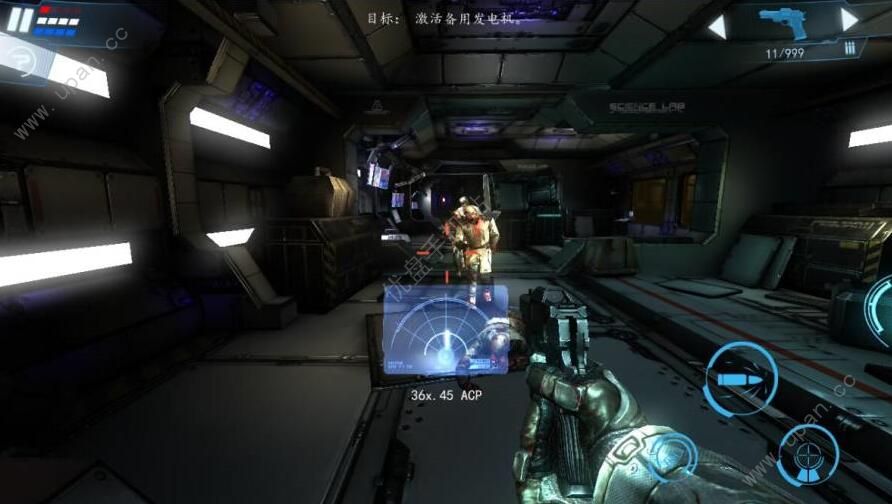Aim down sights with the crosshair button

click(807, 455)
